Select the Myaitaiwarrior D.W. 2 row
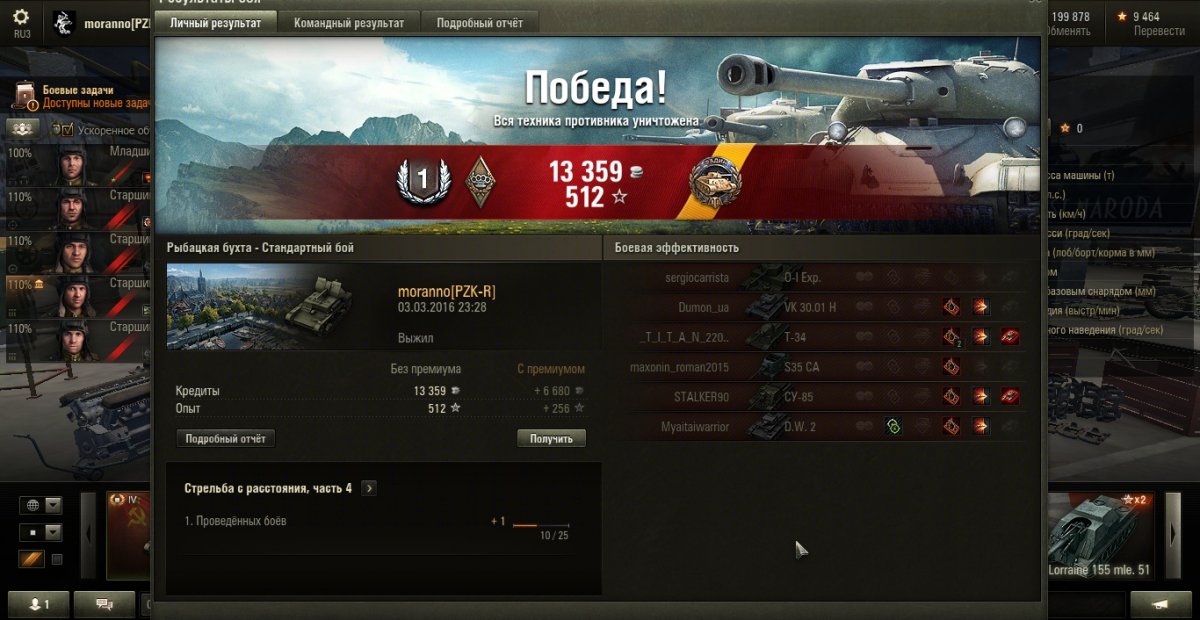Screen dimensions: 1200x620 tap(812, 427)
